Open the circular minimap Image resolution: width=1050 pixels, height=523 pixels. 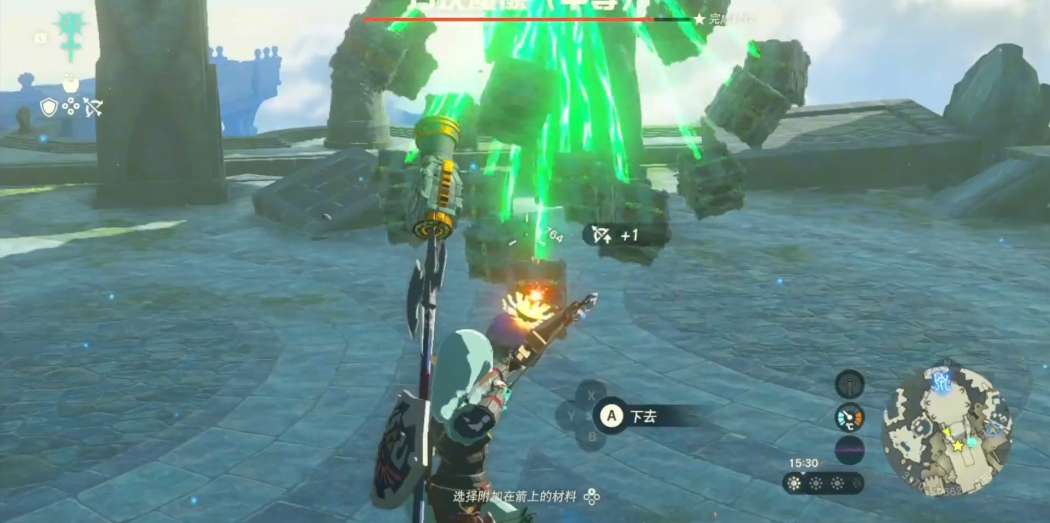click(x=947, y=430)
